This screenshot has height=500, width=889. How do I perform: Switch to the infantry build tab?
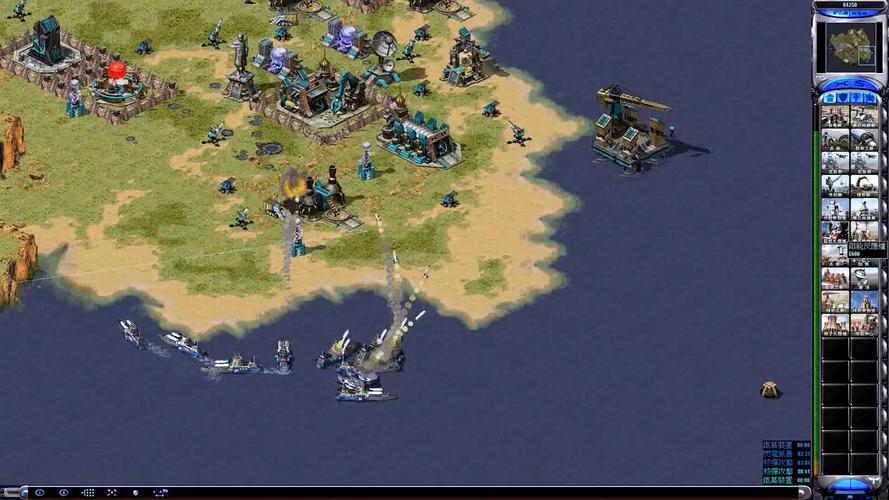856,97
